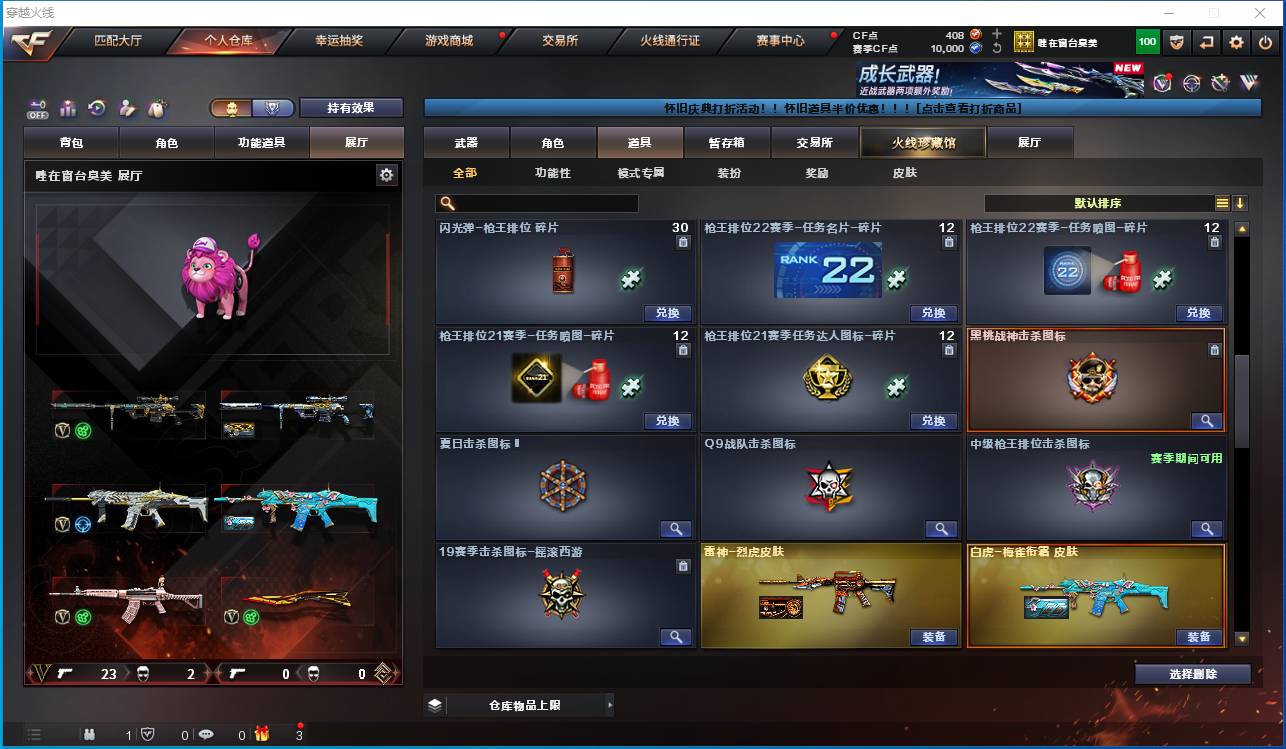1286x749 pixels.
Task: Switch to the character view toggle above 持有效果
Action: [232, 107]
